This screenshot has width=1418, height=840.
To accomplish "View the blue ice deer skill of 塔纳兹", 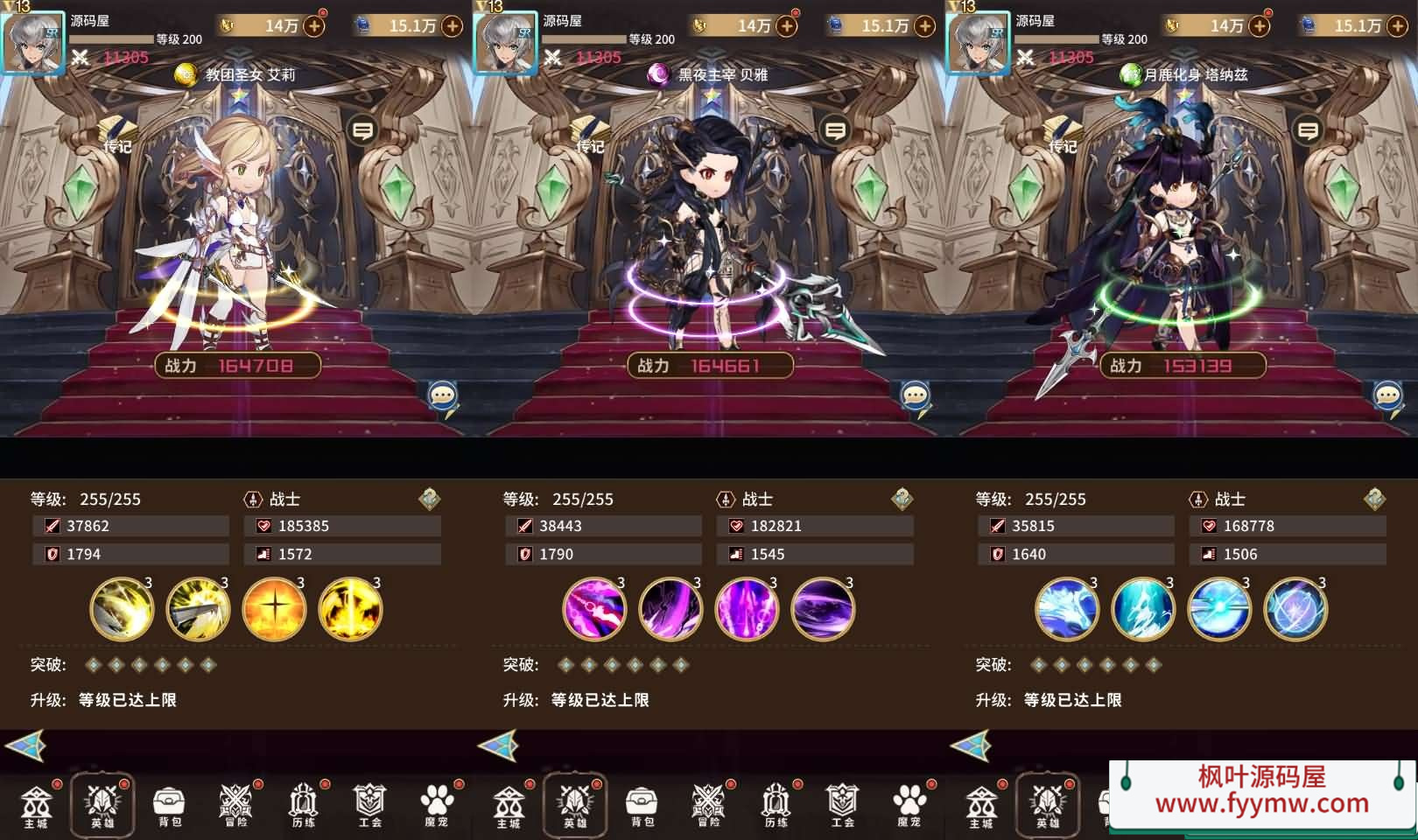I will [1067, 608].
